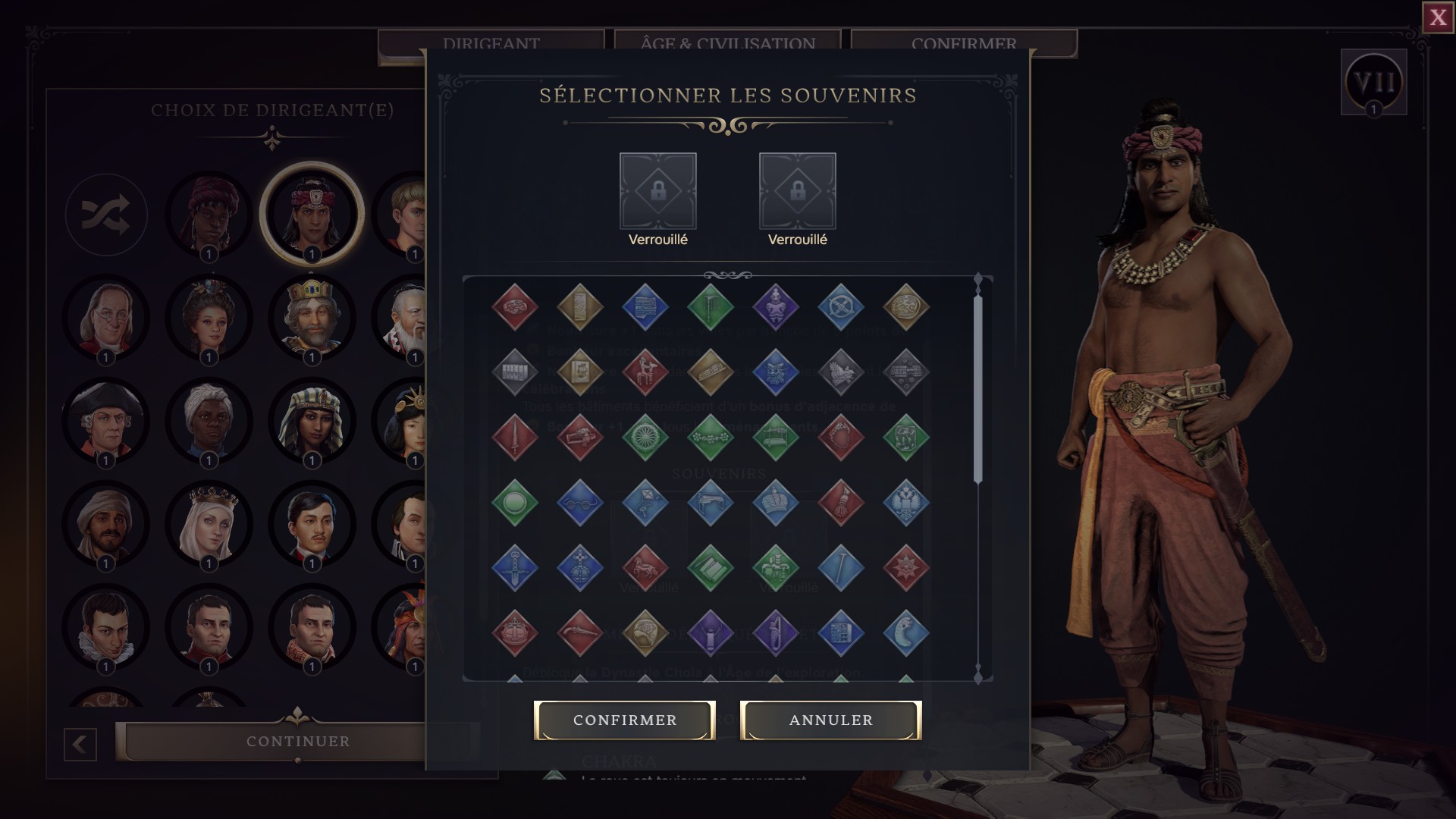Viewport: 1456px width, 819px height.
Task: Open the first locked Verrouillé memento slot
Action: tap(657, 192)
